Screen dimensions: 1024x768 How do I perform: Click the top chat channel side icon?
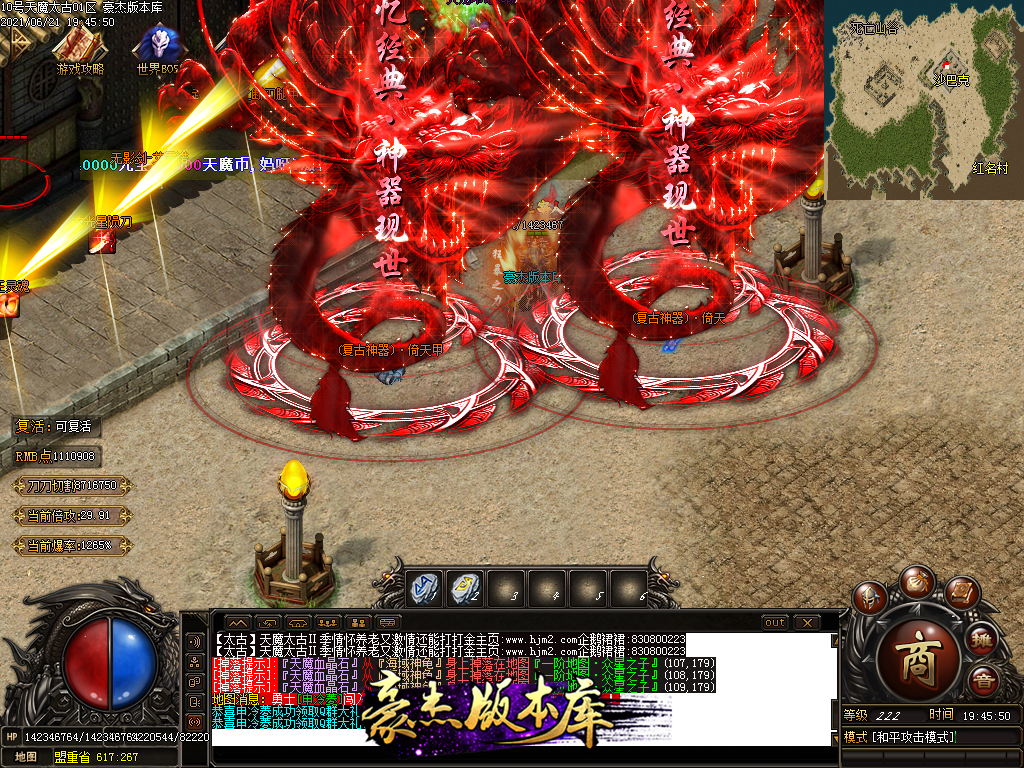tap(195, 640)
